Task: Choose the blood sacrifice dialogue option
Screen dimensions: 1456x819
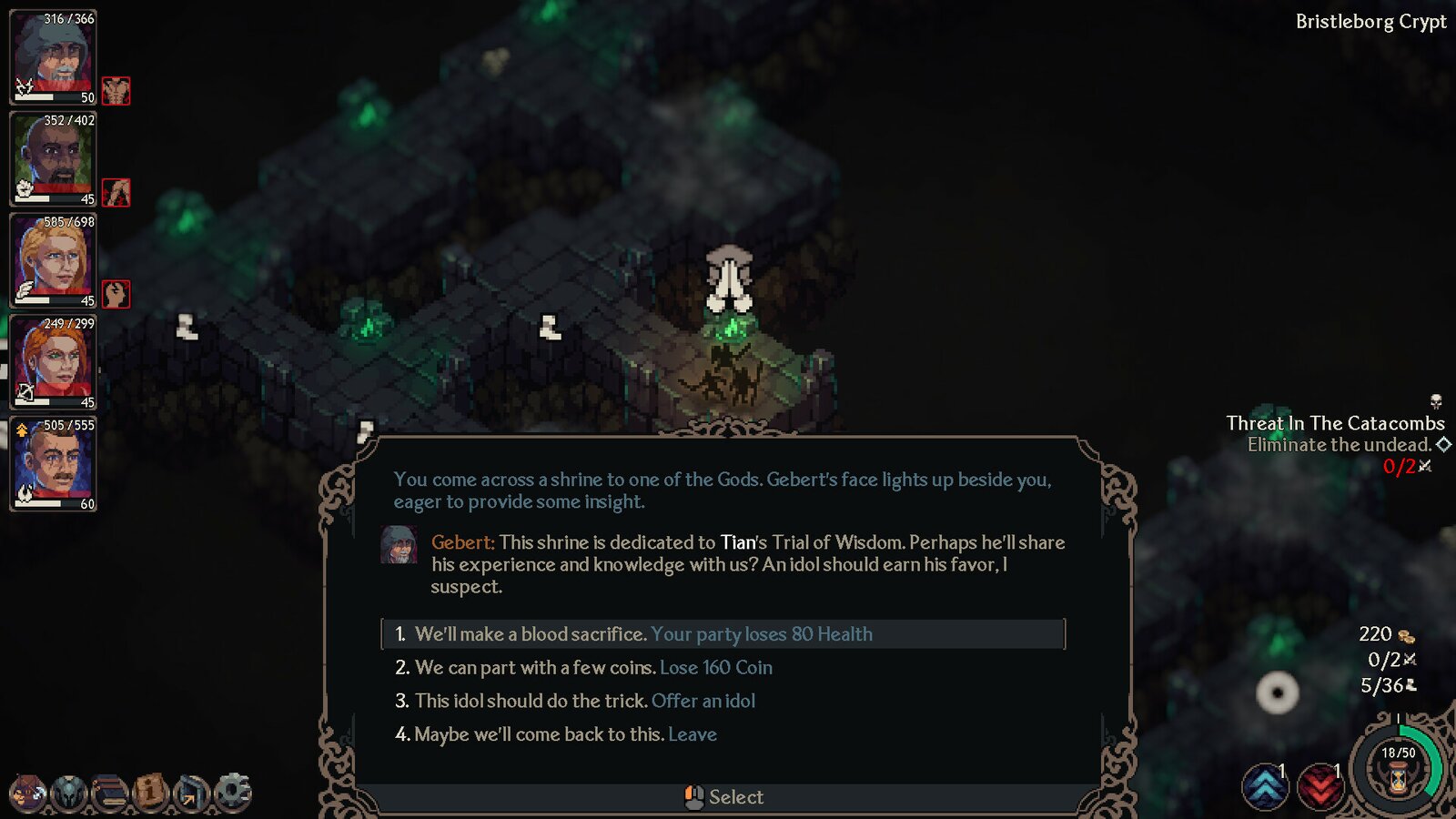Action: point(637,634)
